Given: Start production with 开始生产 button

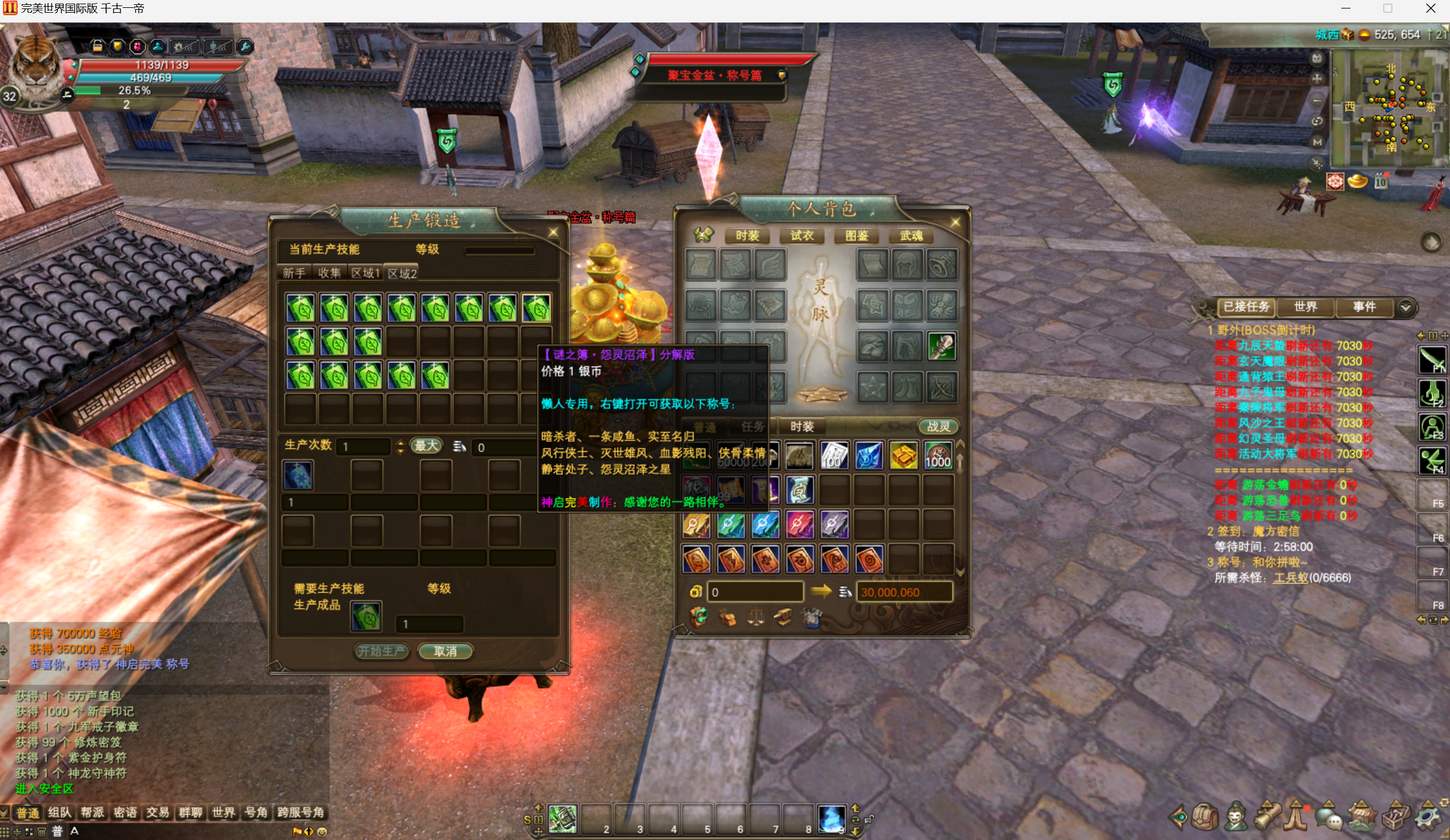Looking at the screenshot, I should pyautogui.click(x=382, y=651).
